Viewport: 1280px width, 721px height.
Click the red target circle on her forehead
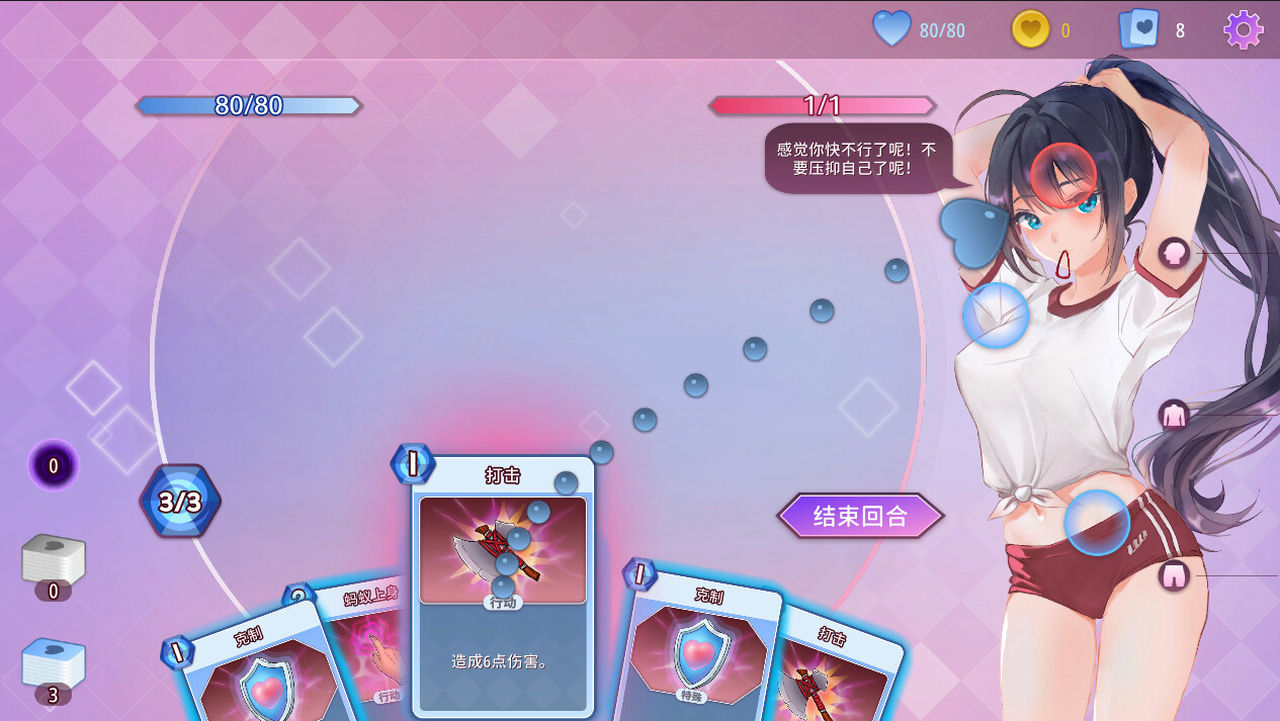tap(1065, 175)
